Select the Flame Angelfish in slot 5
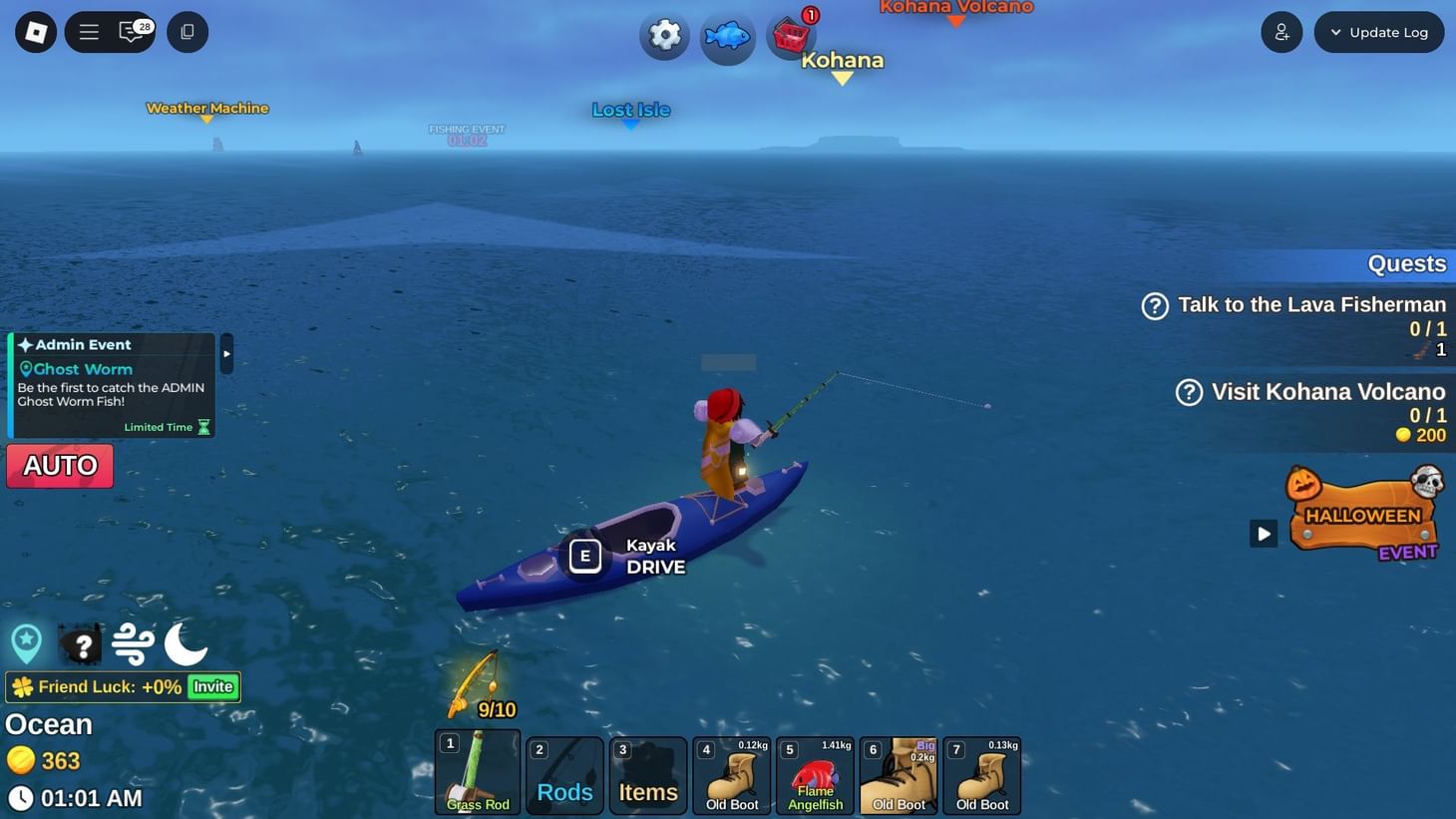The width and height of the screenshot is (1456, 819). click(x=814, y=775)
